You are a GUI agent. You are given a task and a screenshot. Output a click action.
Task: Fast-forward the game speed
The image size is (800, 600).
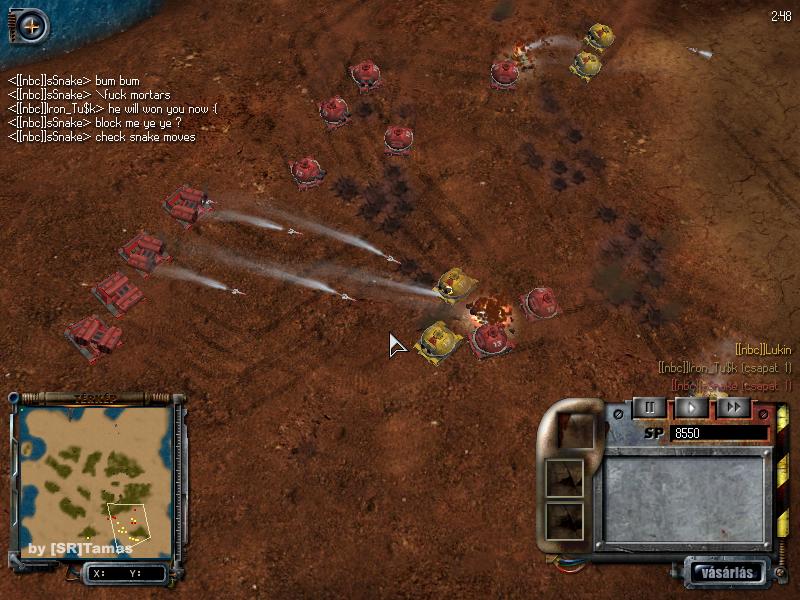(733, 407)
